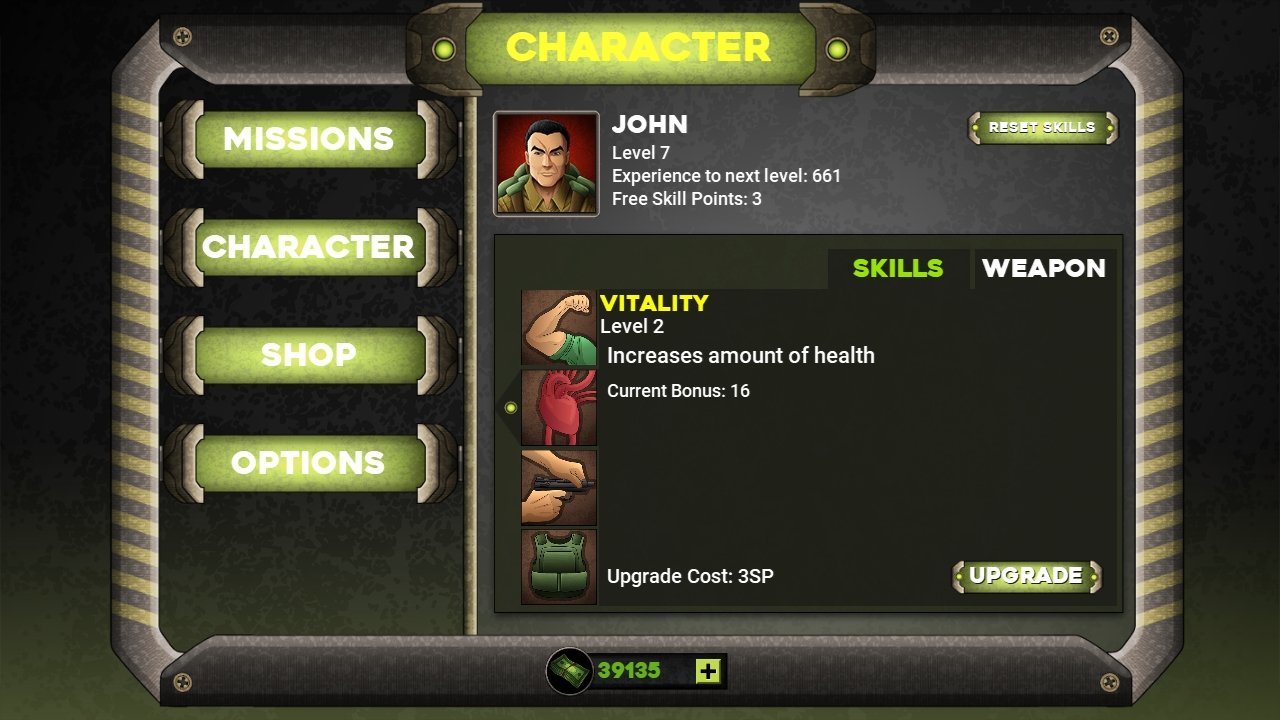Open the Missions menu
This screenshot has width=1280, height=720.
[x=309, y=139]
